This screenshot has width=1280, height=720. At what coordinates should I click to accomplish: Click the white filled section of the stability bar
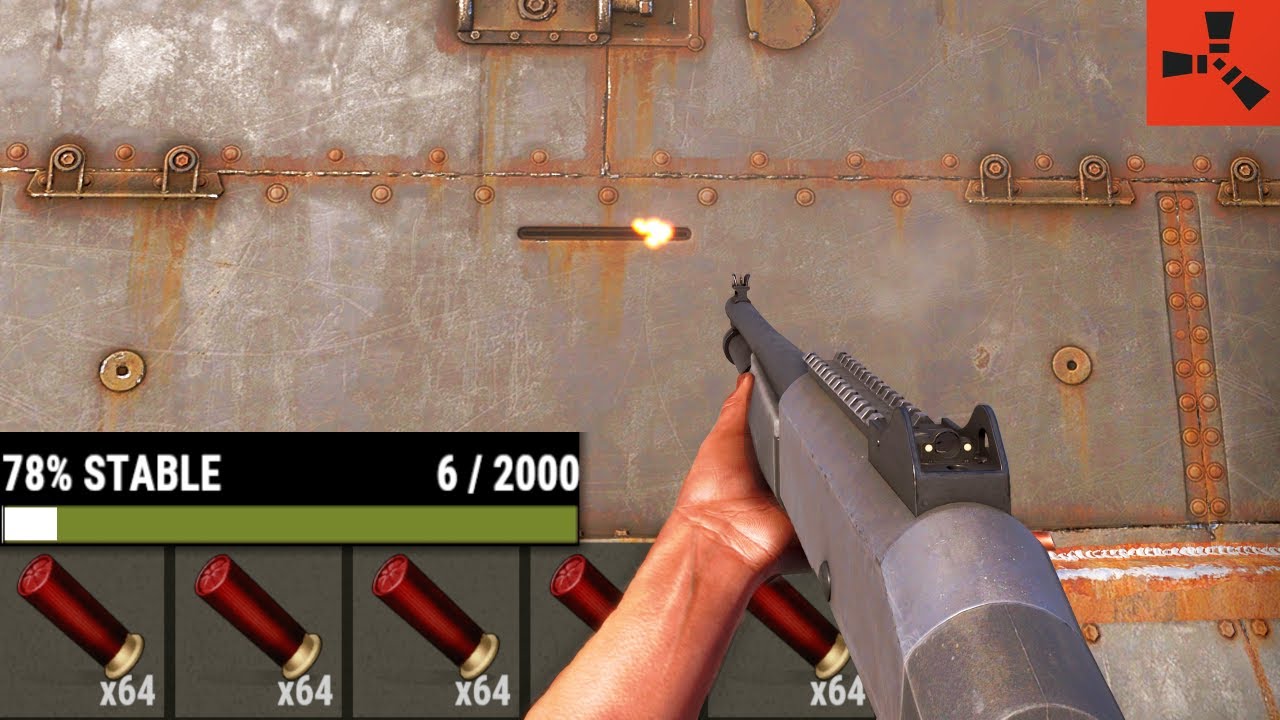(30, 520)
